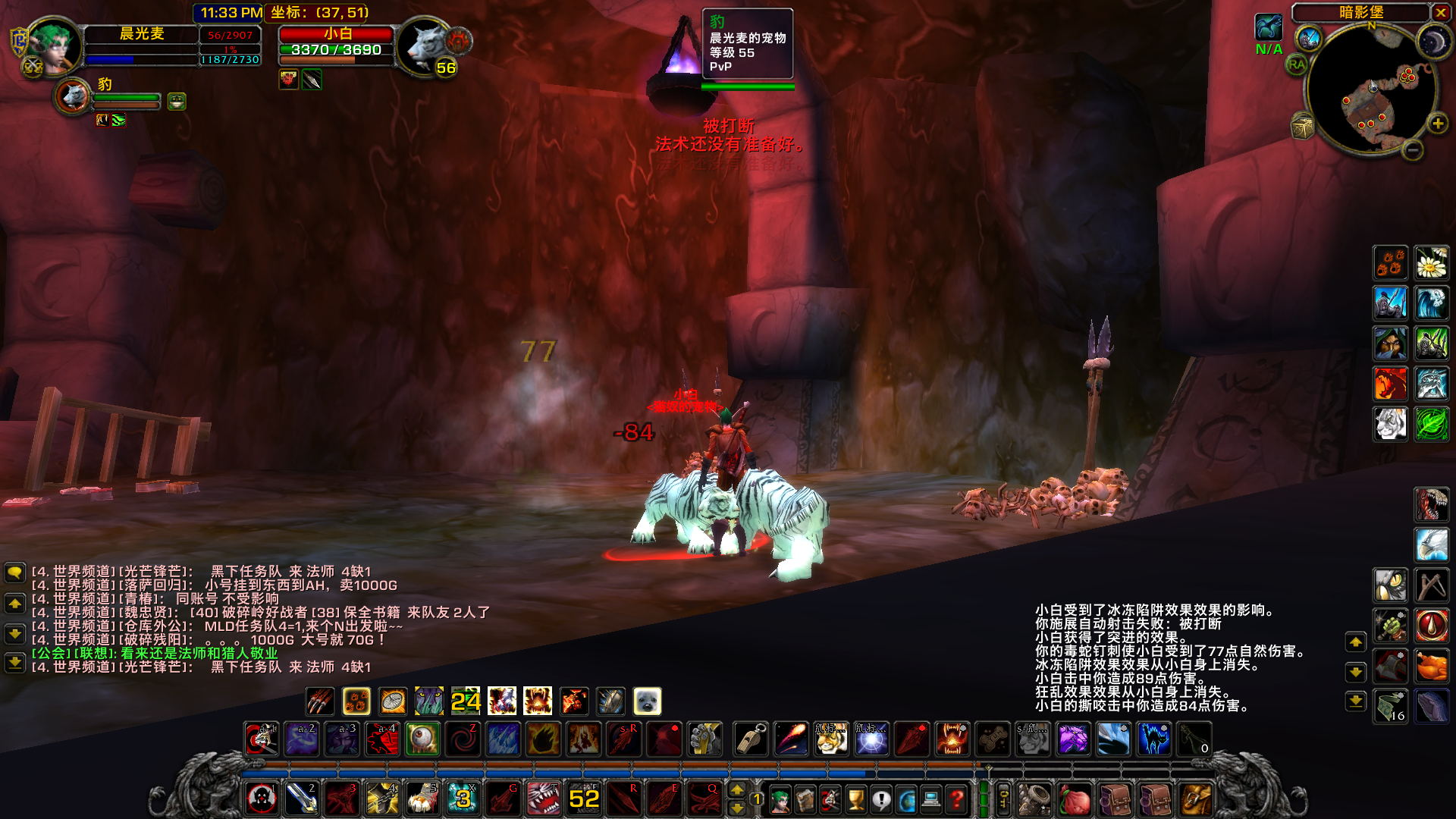Click the daisy flower icon
Screen dimensions: 1456x819
(1432, 263)
